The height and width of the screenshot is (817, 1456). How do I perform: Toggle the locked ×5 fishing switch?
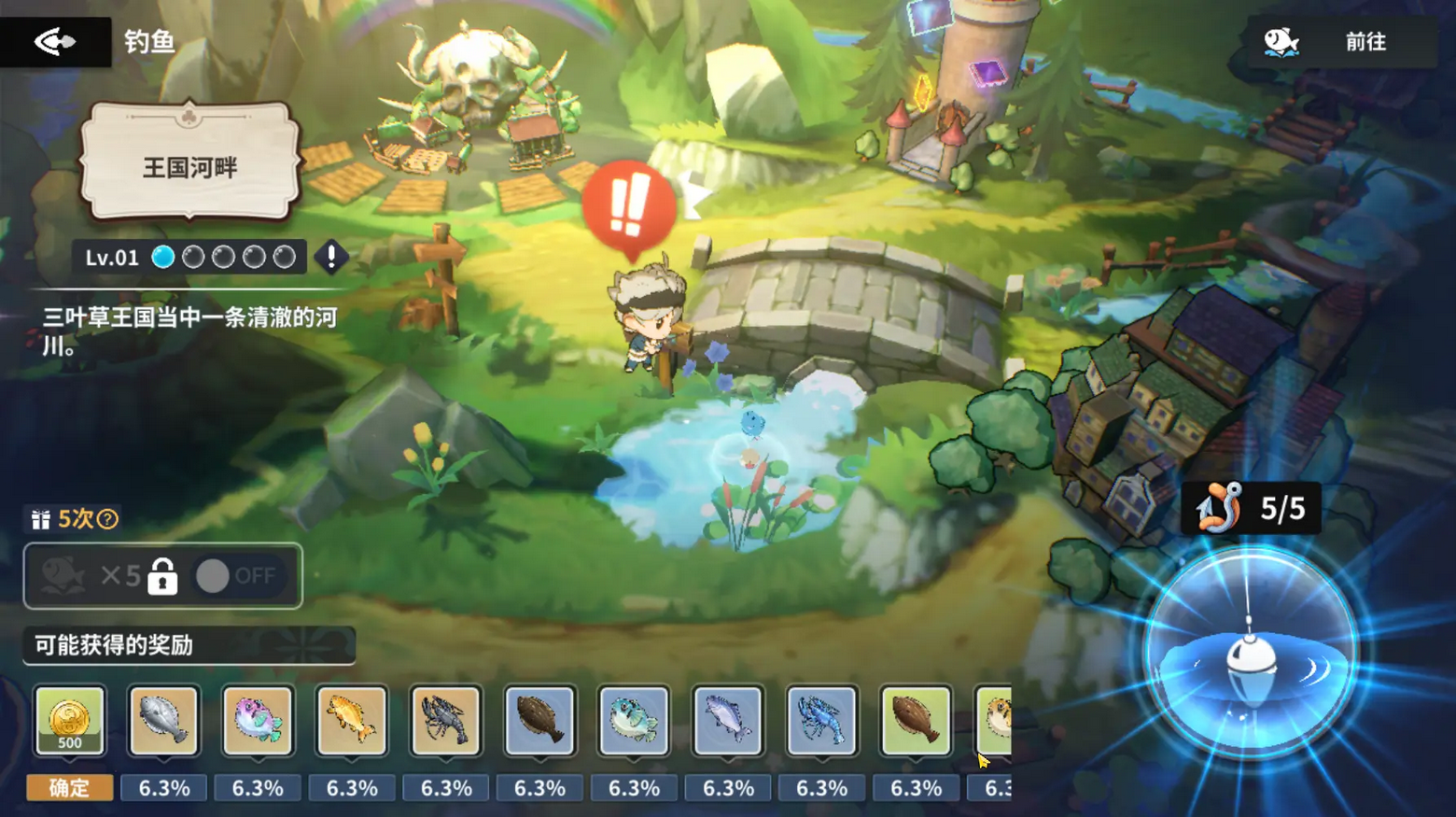237,576
